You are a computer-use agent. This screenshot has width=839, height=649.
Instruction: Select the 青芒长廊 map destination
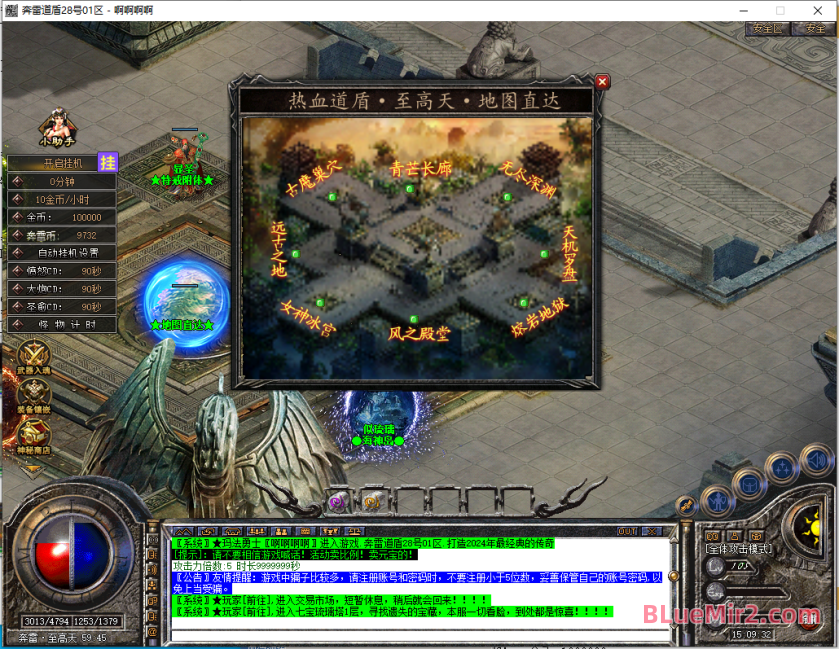pyautogui.click(x=421, y=170)
